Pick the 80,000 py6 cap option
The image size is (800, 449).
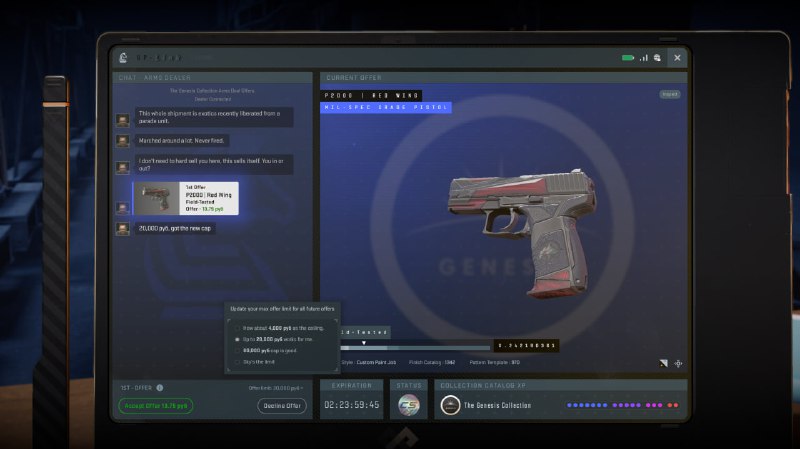click(x=237, y=351)
